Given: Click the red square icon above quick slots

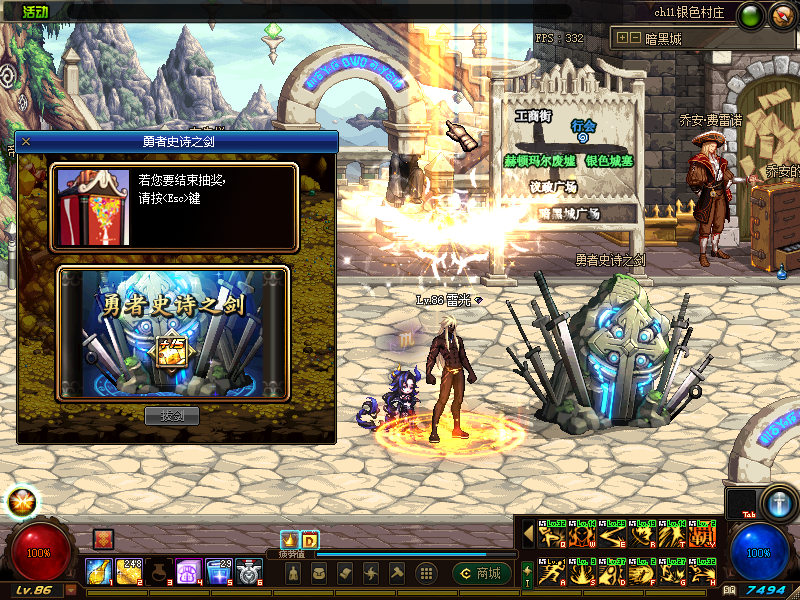Looking at the screenshot, I should (102, 540).
